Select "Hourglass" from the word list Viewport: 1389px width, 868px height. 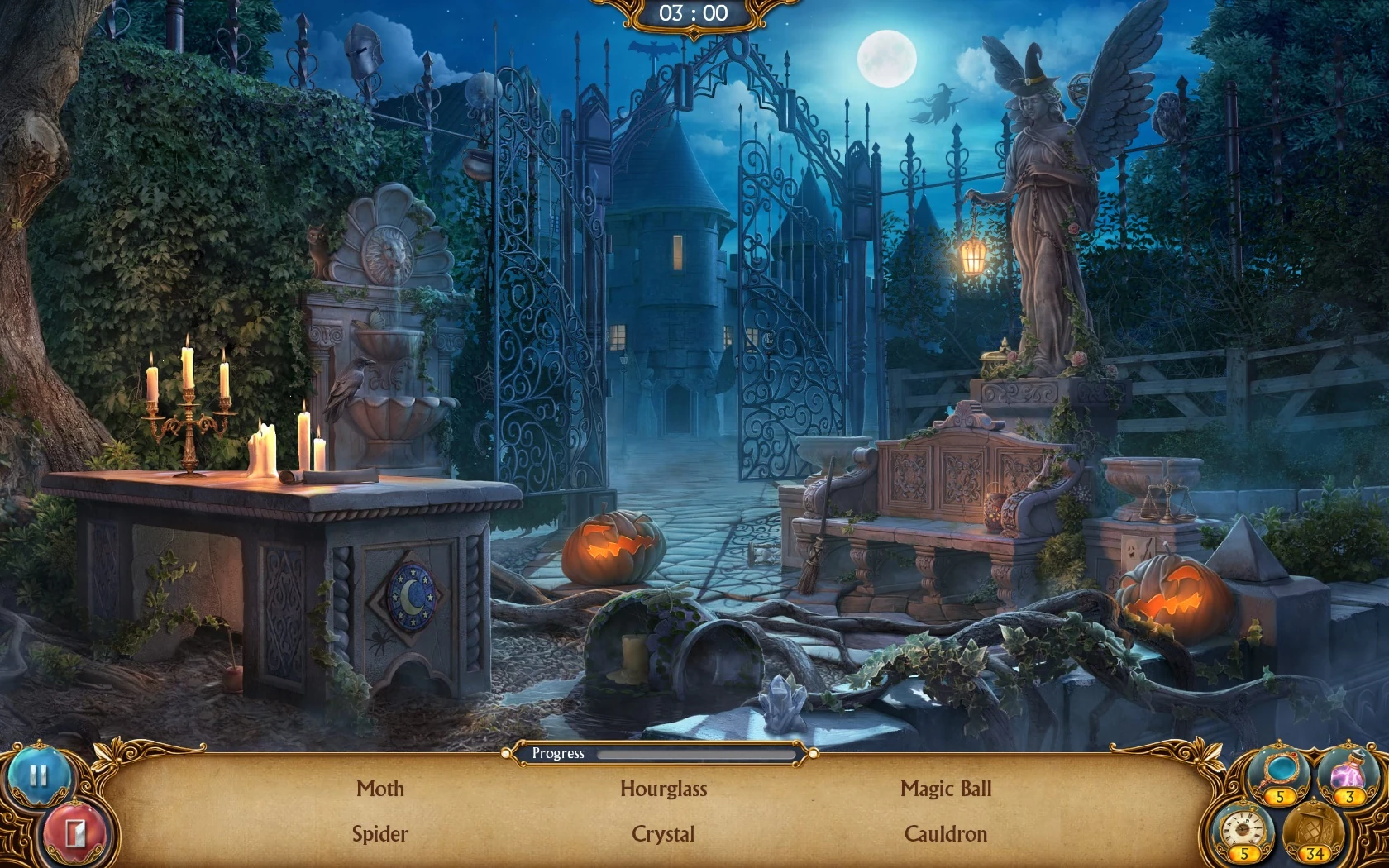[x=664, y=789]
